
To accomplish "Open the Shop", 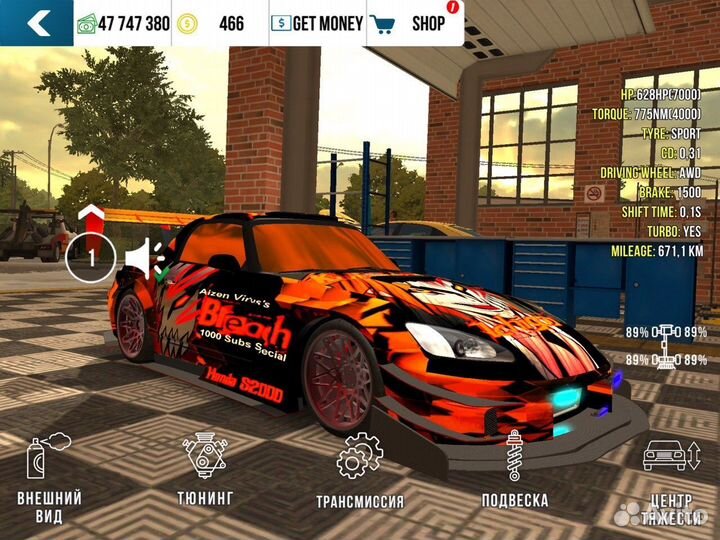I will 414,23.
